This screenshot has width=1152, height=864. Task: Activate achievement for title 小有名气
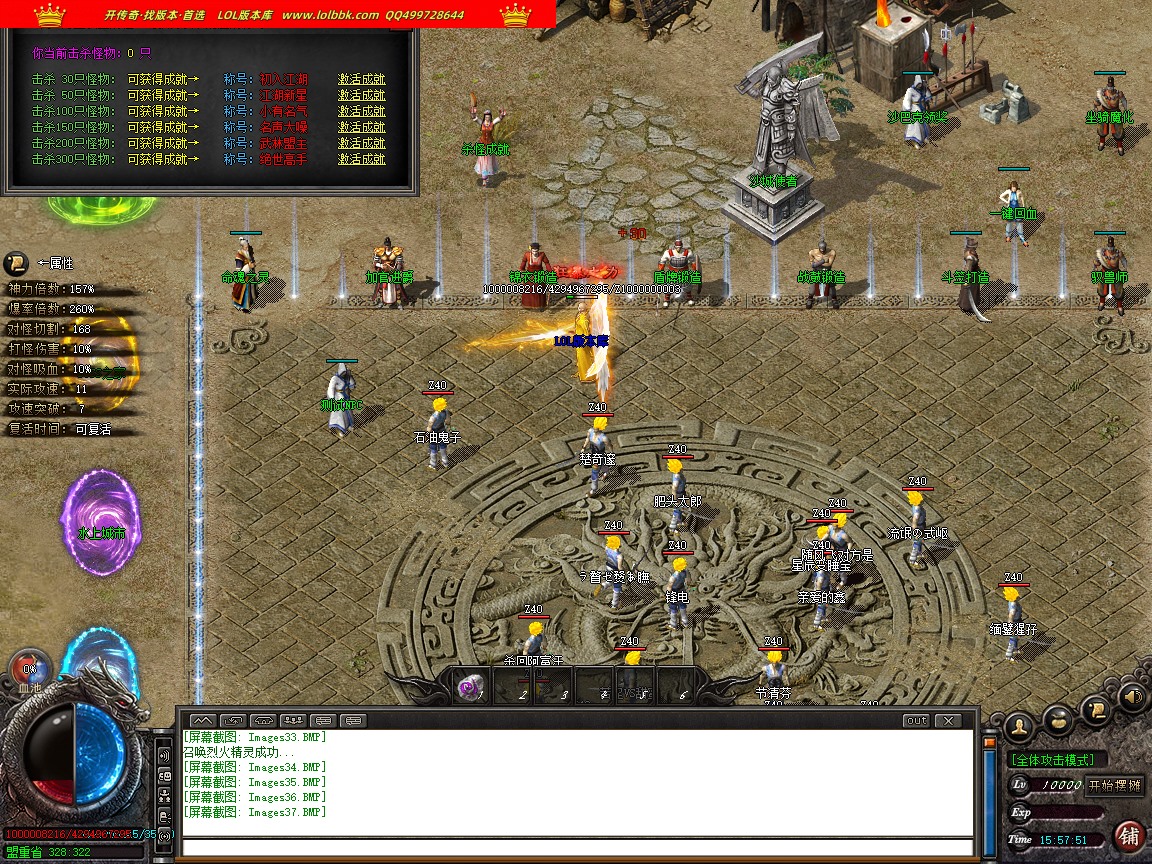[x=361, y=111]
